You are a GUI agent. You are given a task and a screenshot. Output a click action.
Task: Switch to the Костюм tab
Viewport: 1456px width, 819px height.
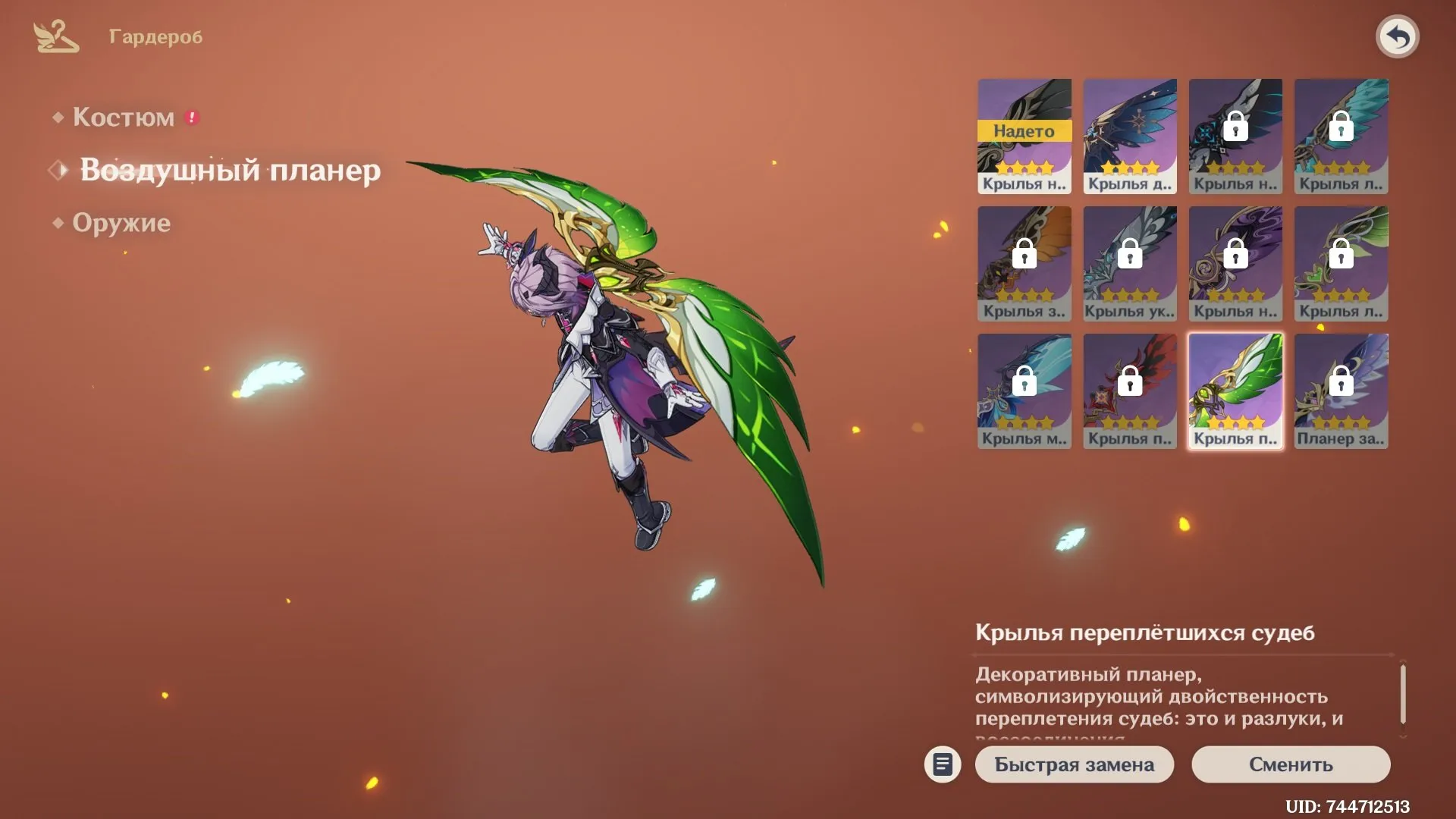coord(123,118)
